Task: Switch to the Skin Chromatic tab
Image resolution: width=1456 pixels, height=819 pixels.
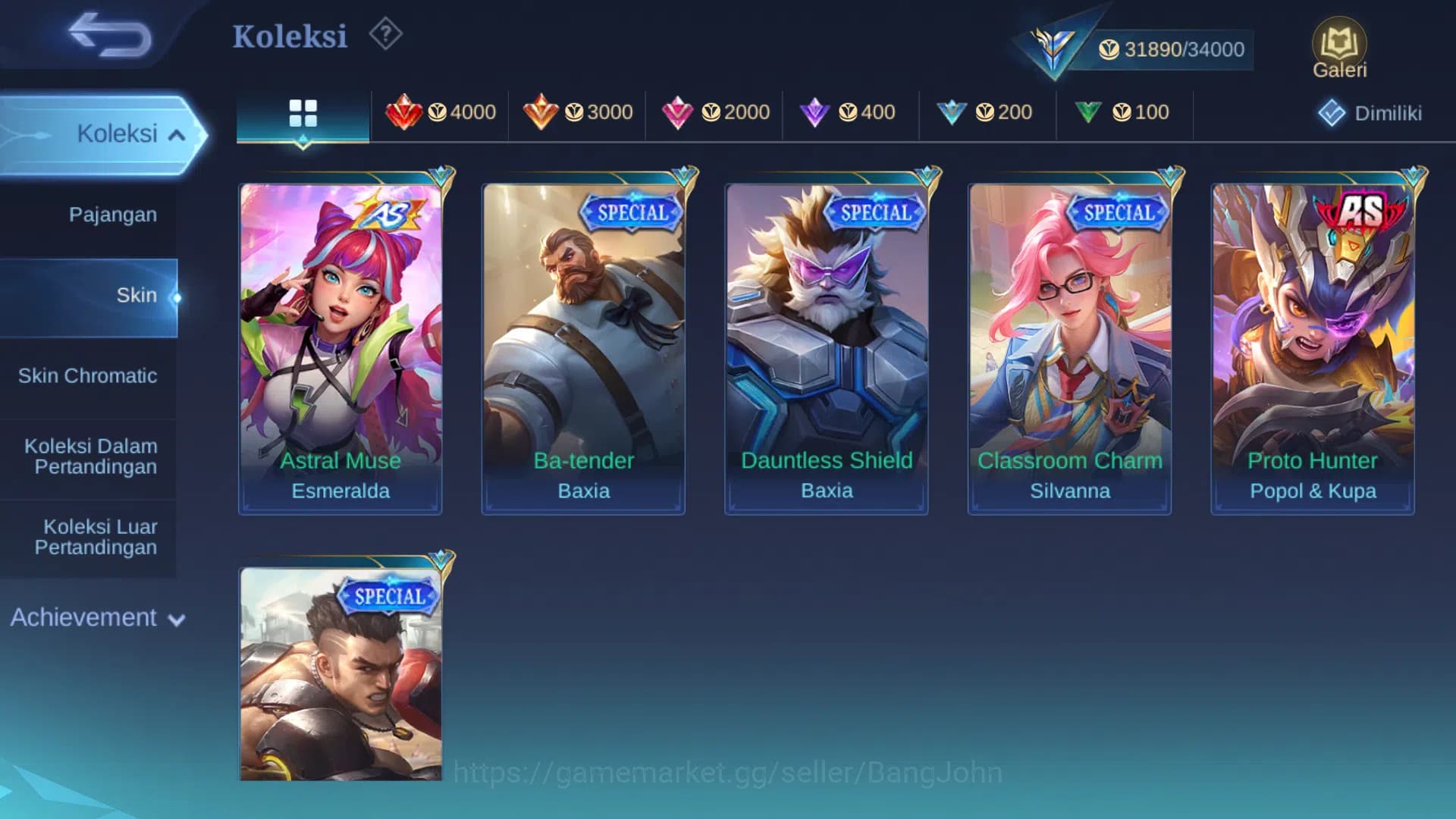Action: [89, 375]
